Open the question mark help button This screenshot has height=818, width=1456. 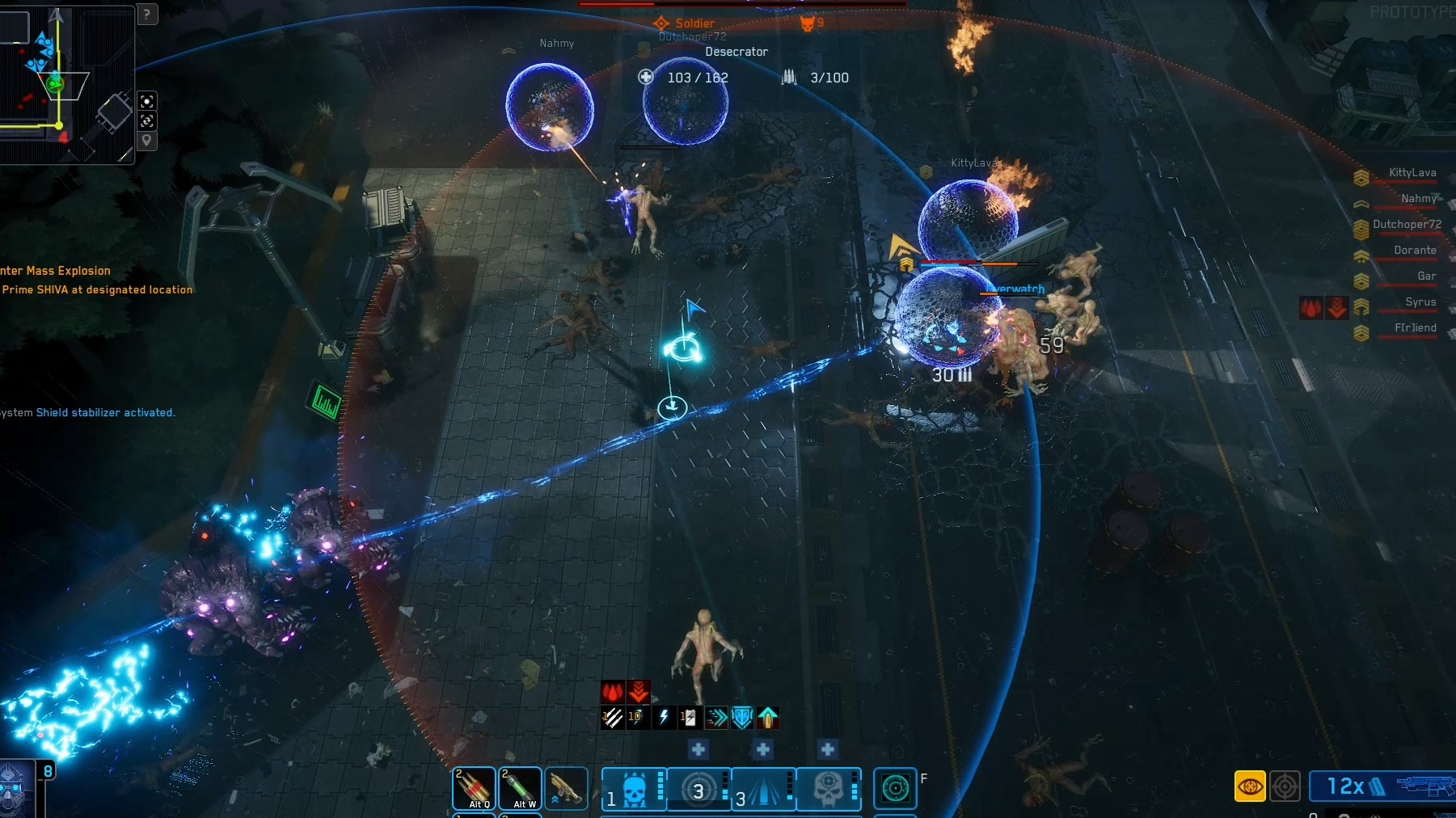tap(146, 14)
